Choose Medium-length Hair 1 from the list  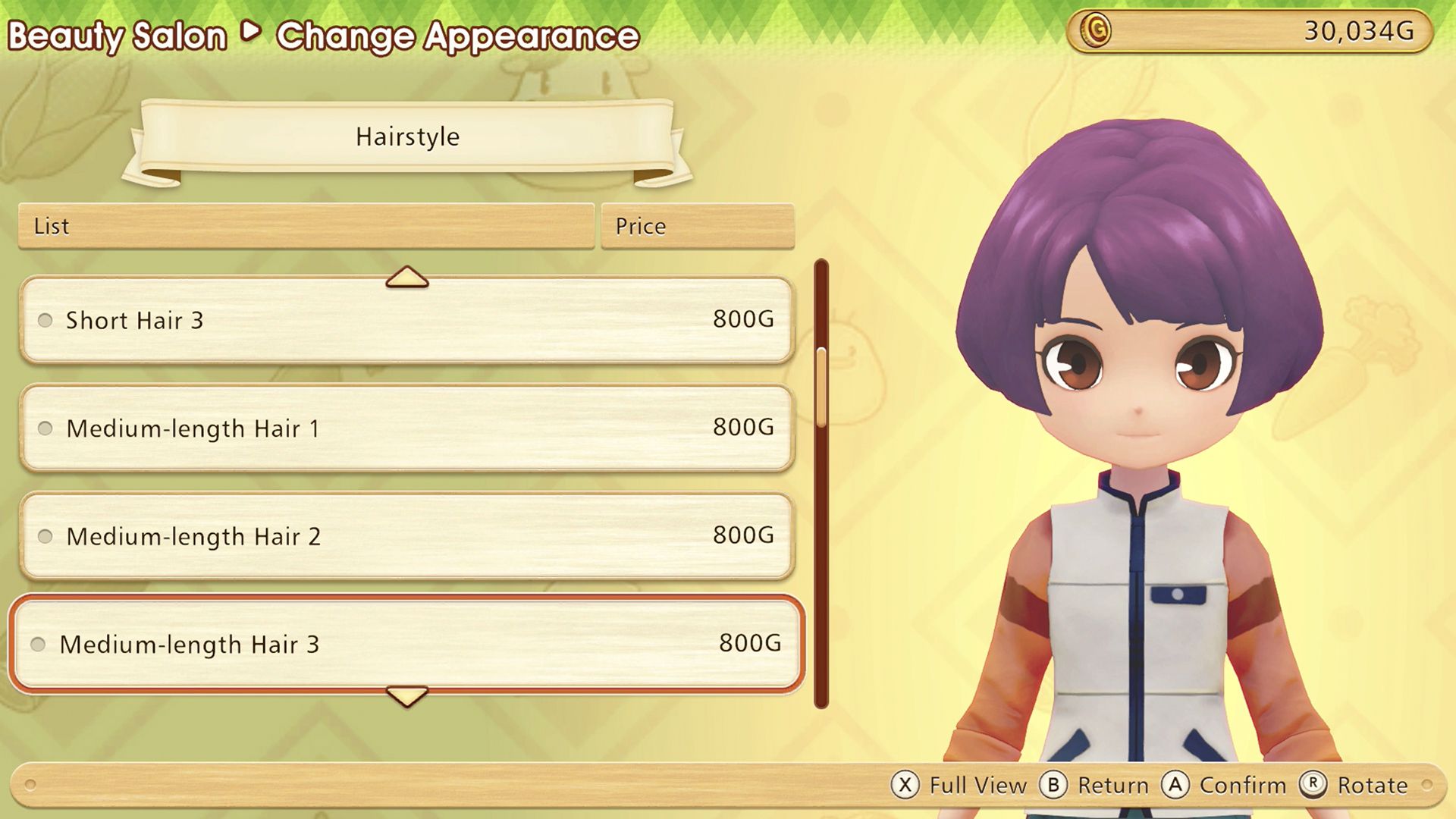point(406,428)
